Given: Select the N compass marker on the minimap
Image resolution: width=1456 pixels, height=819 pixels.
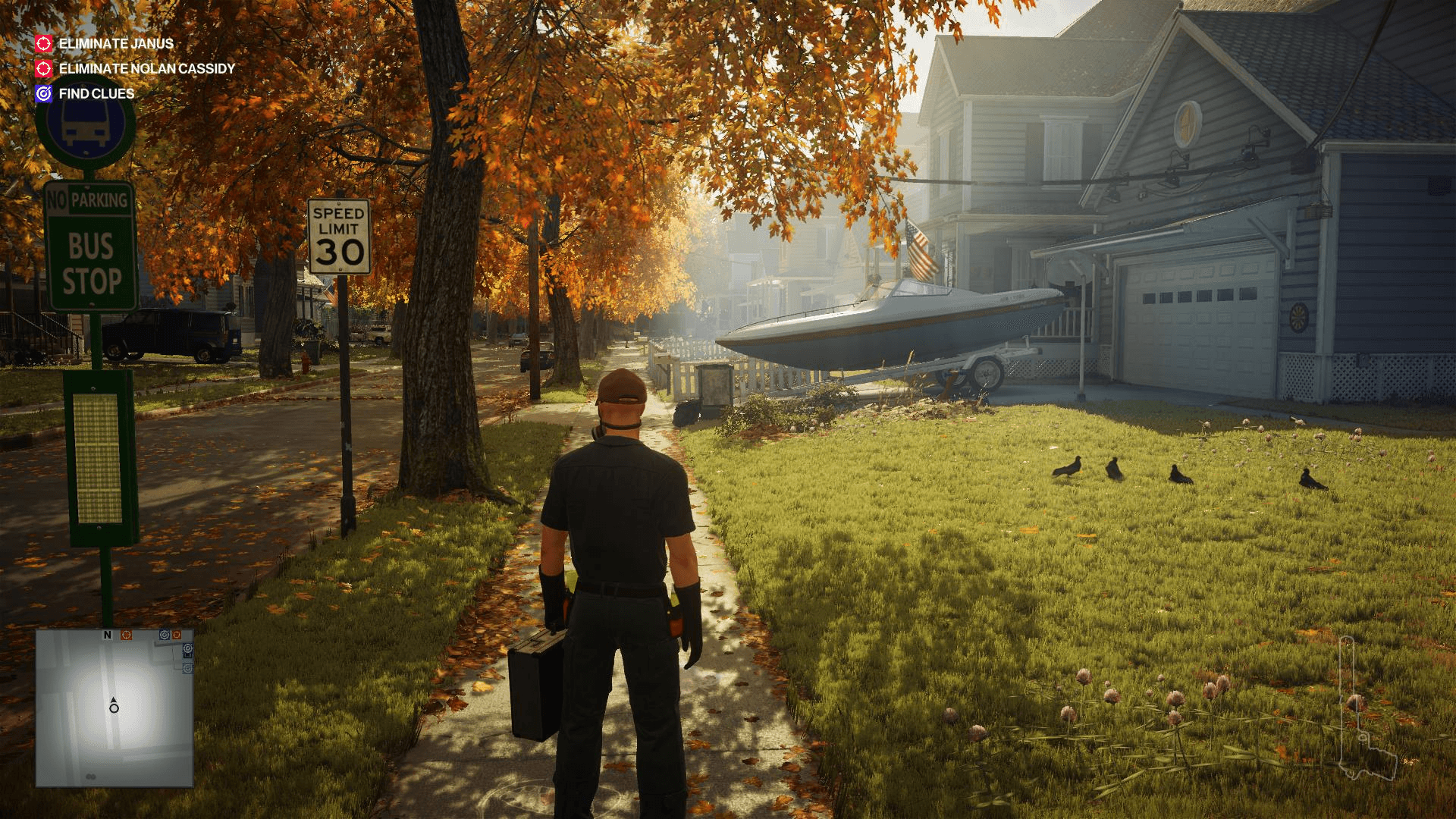Looking at the screenshot, I should pos(107,635).
